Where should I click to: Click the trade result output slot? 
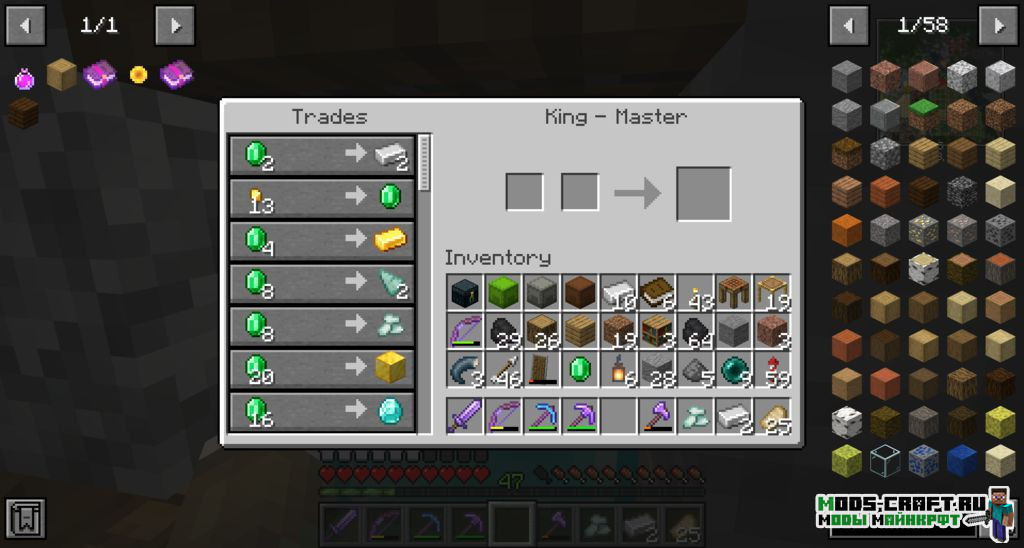pyautogui.click(x=703, y=193)
